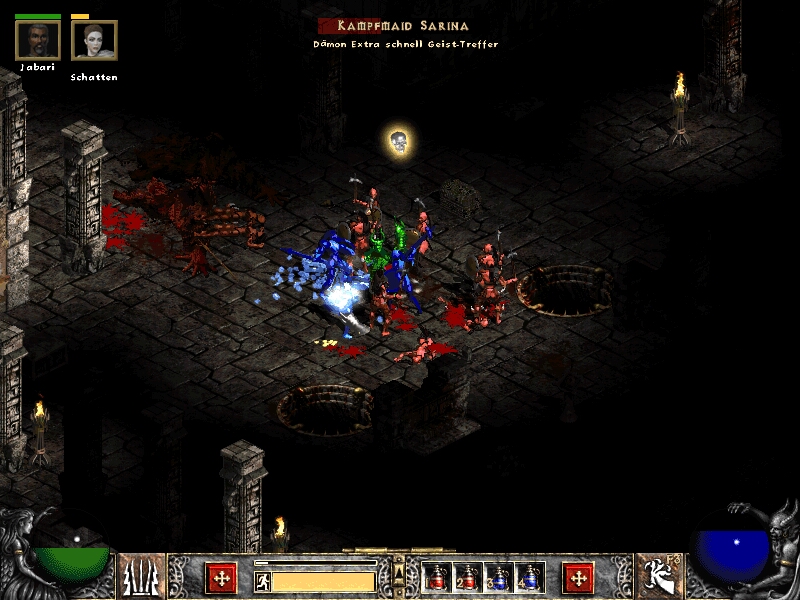Click the red plus button beside the claw skill
Viewport: 800px width, 600px height.
[x=220, y=577]
